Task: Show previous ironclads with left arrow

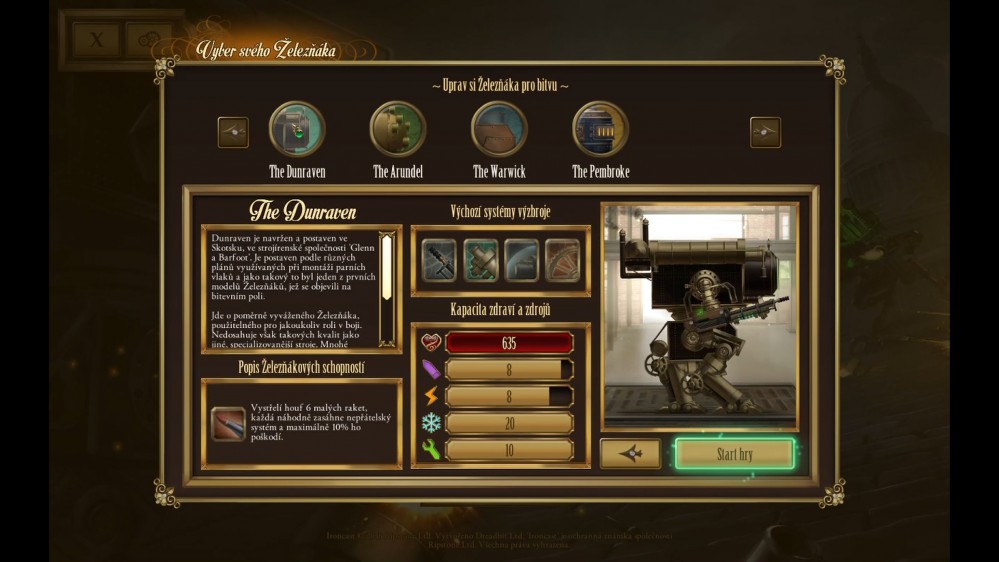Action: (x=233, y=132)
